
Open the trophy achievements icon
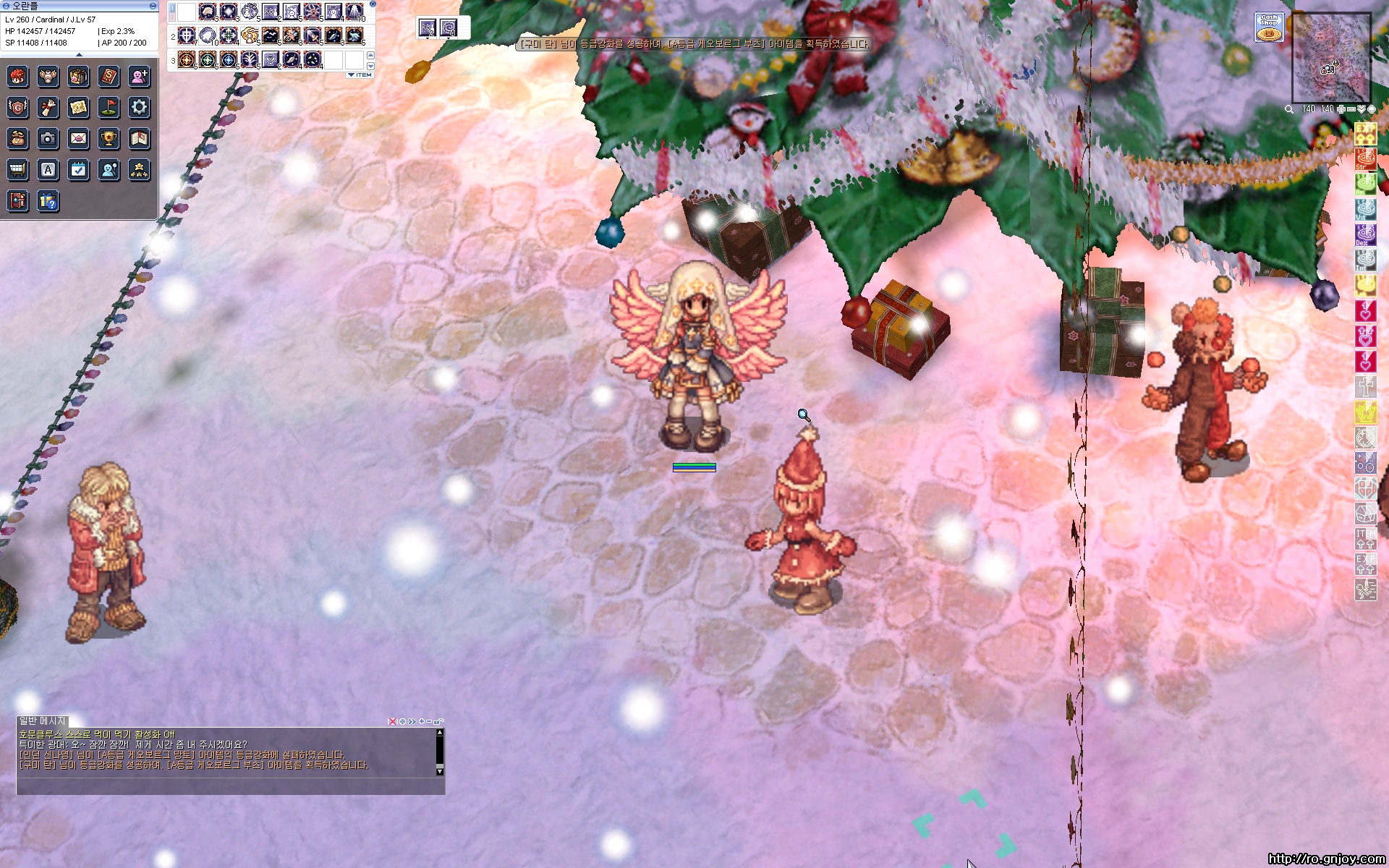109,138
